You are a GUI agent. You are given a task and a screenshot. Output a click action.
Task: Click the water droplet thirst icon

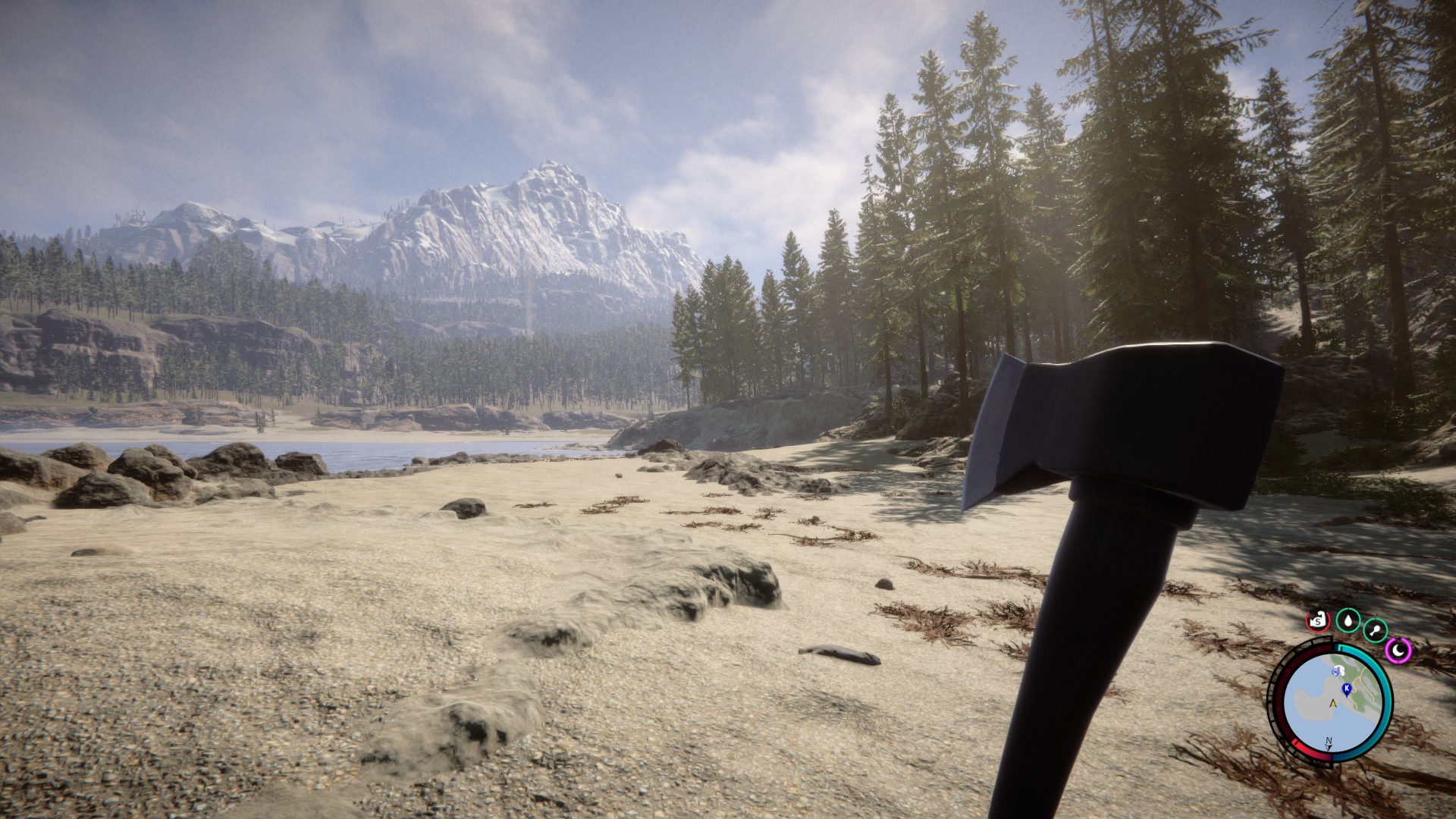click(x=1347, y=621)
